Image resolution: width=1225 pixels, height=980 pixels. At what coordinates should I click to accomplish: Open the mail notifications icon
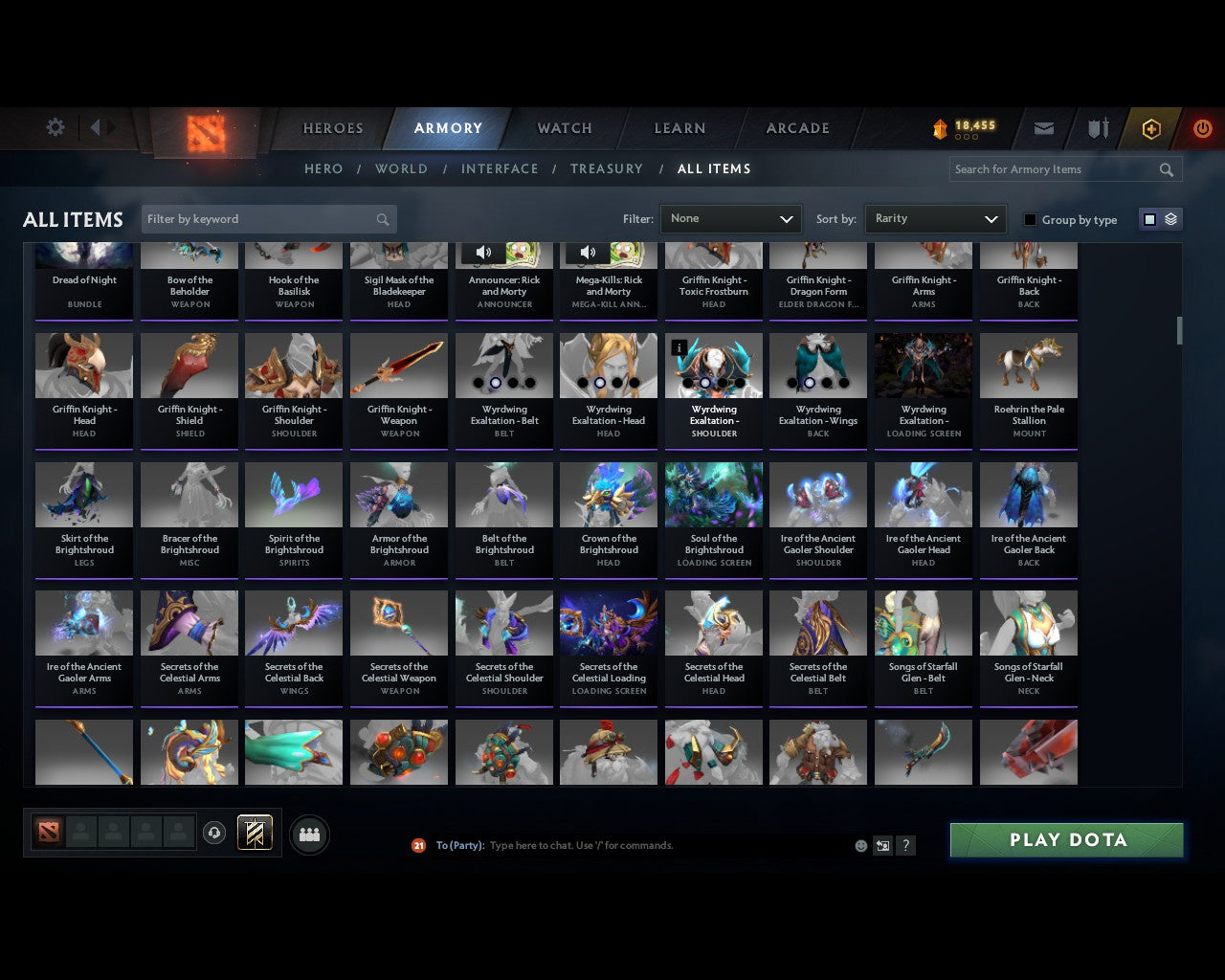pyautogui.click(x=1044, y=127)
